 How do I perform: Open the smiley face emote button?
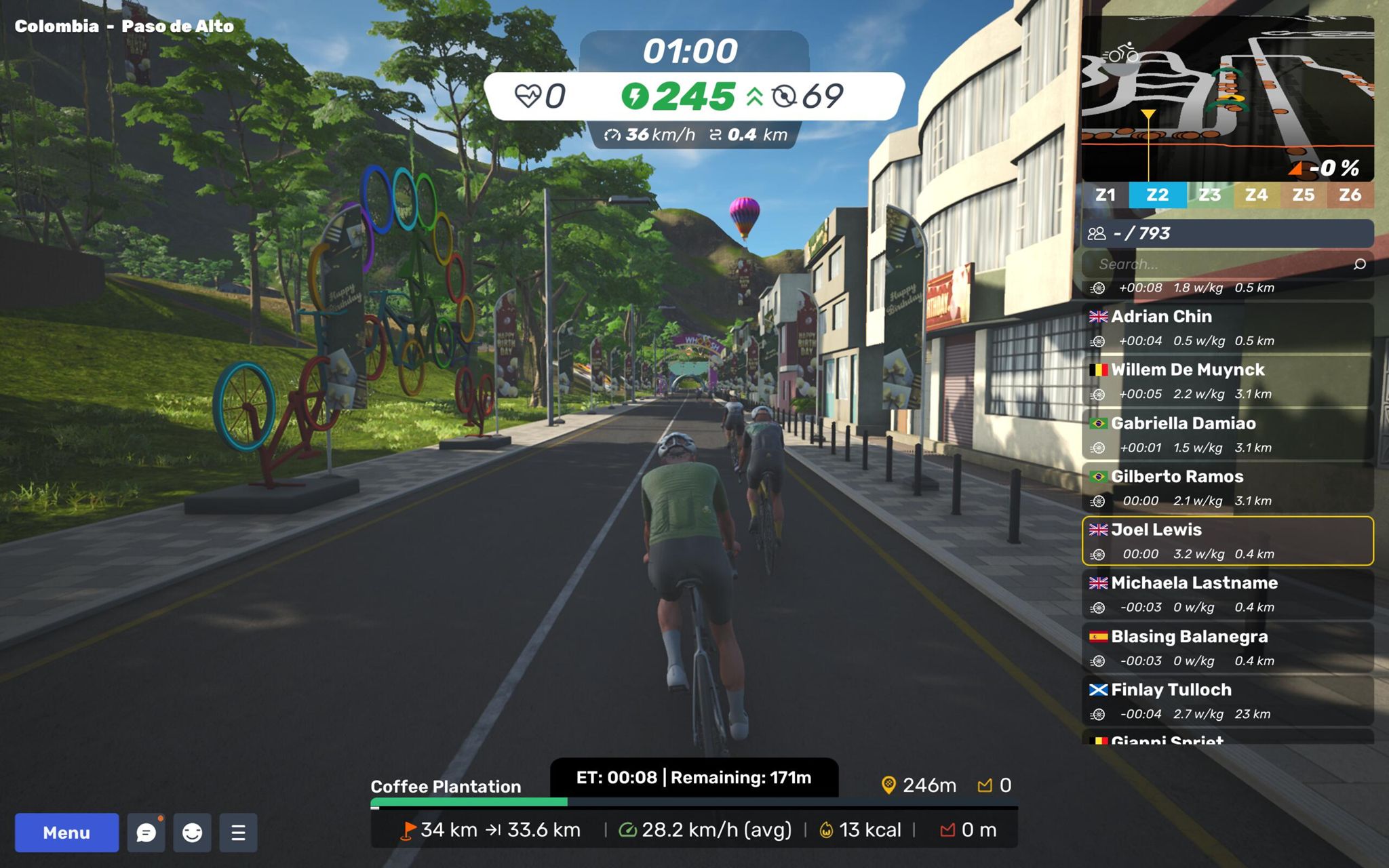[193, 832]
